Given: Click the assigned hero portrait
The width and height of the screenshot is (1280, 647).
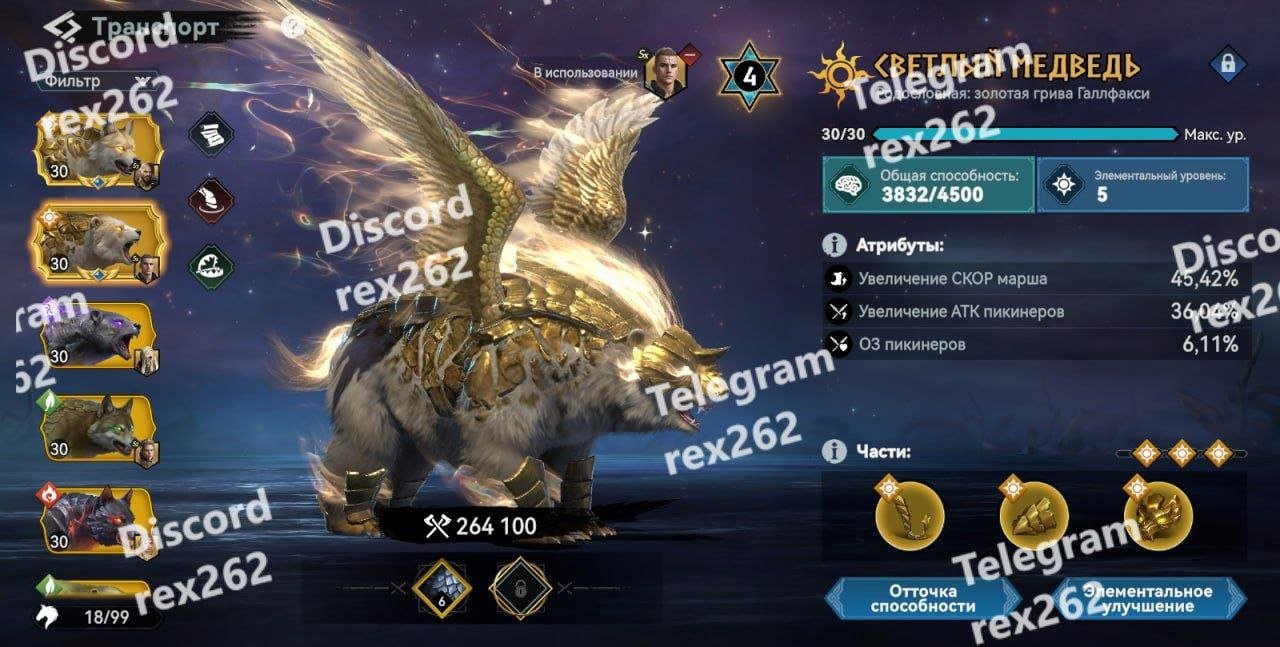Looking at the screenshot, I should [x=665, y=73].
